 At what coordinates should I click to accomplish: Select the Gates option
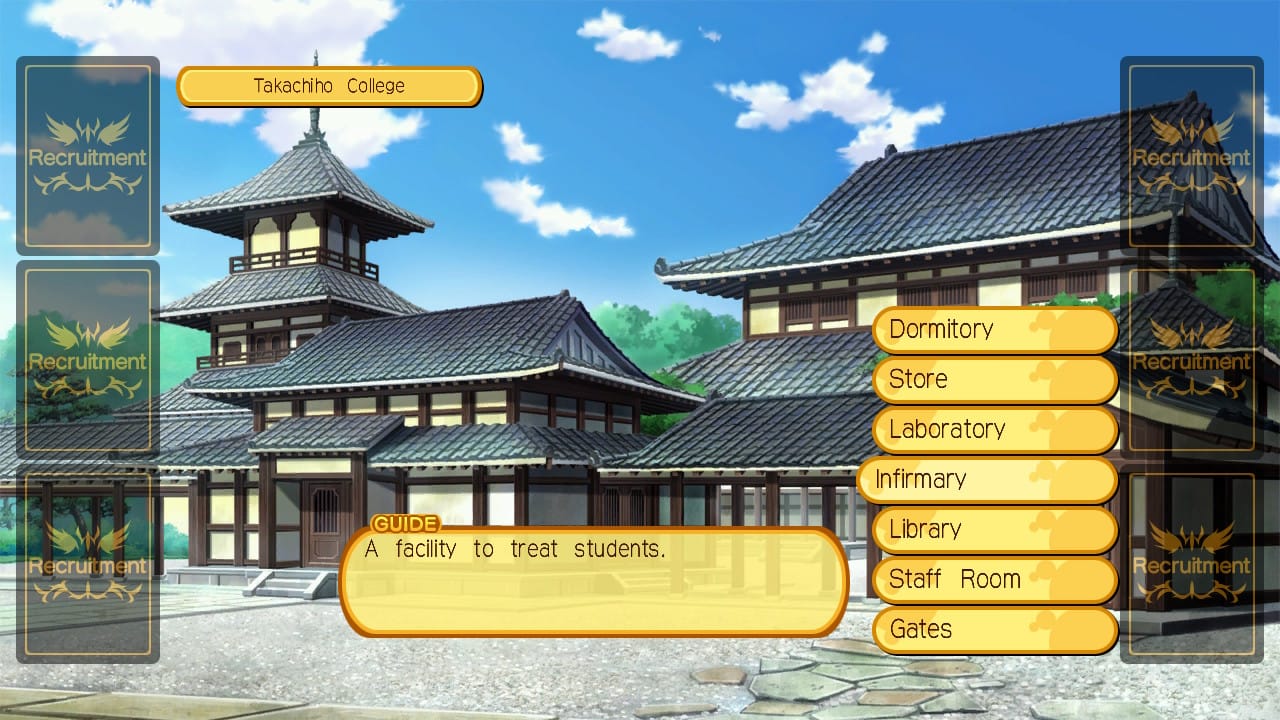click(x=994, y=630)
